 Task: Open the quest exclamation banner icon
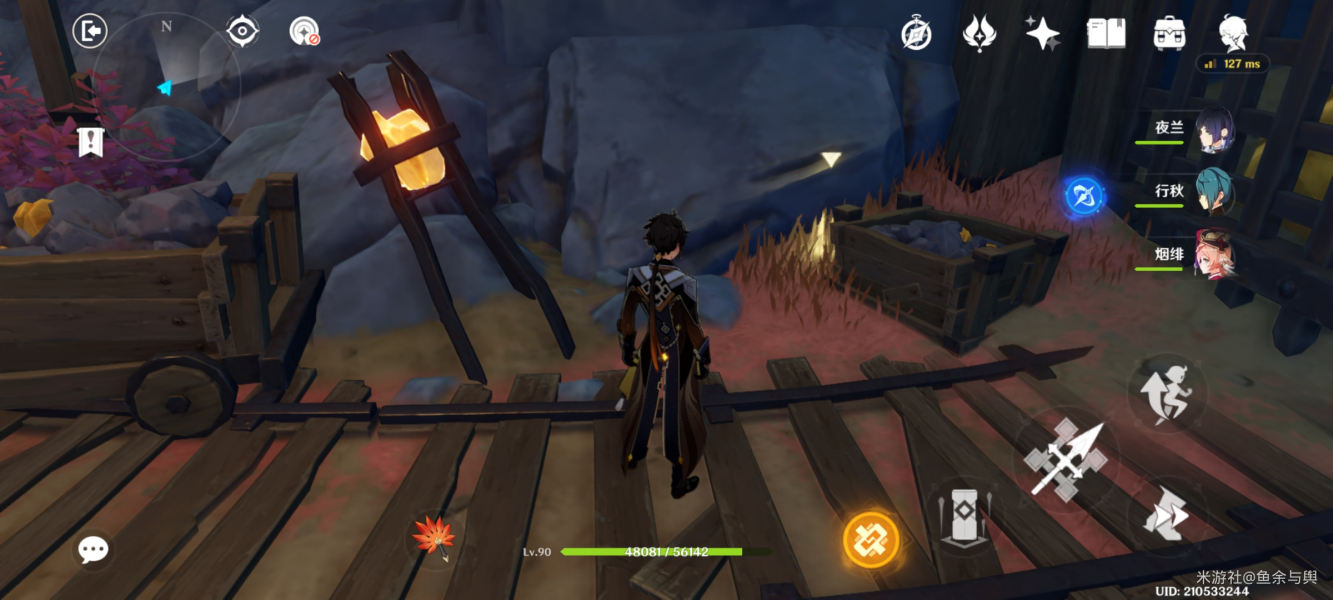coord(91,141)
